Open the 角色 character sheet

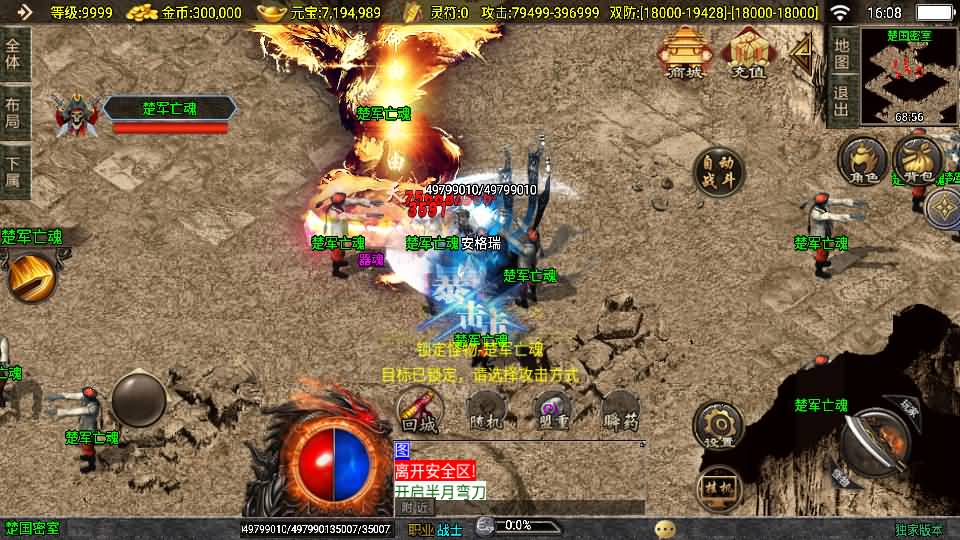coord(863,160)
